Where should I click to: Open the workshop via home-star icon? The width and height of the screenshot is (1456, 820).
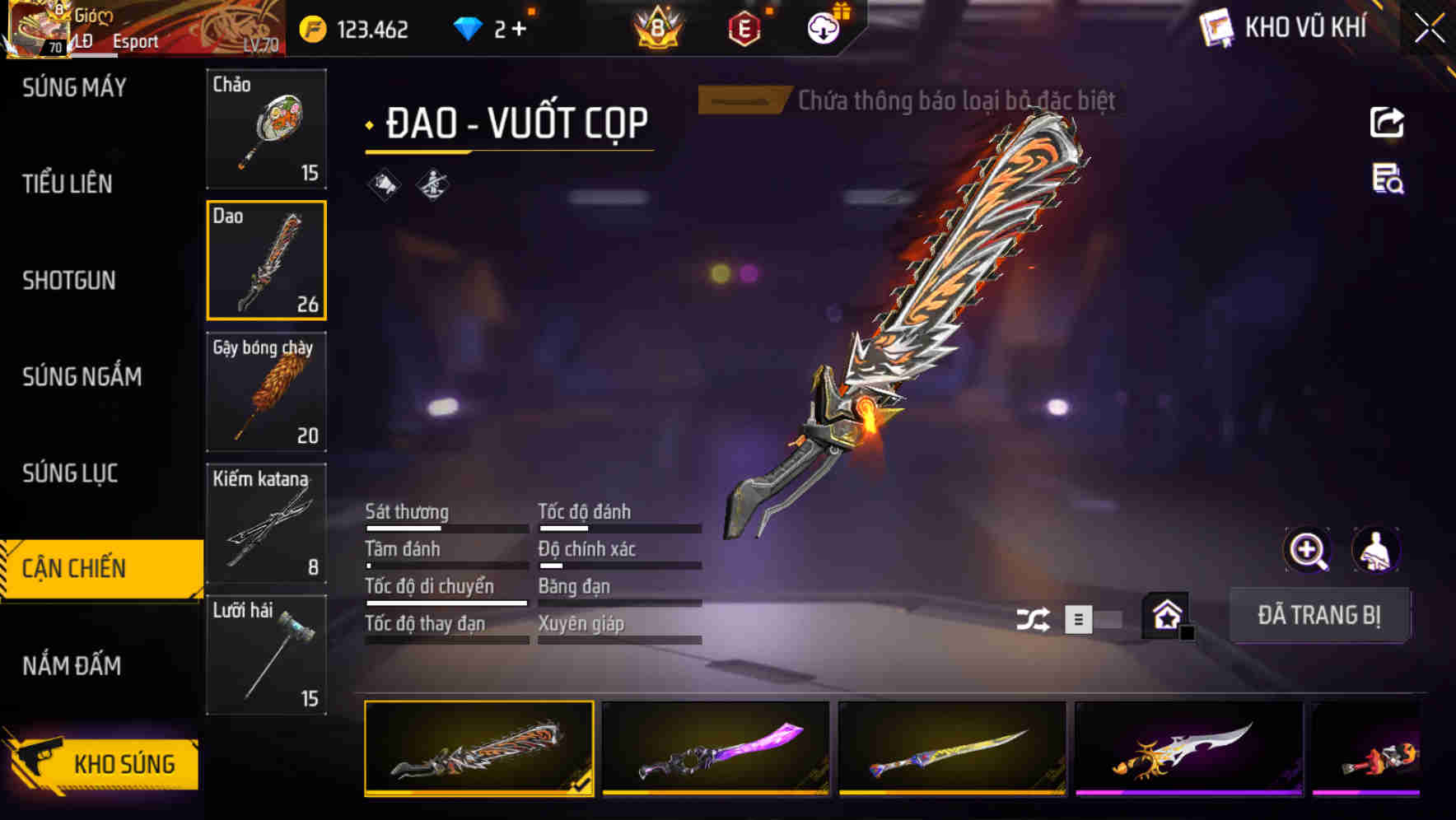coord(1166,616)
